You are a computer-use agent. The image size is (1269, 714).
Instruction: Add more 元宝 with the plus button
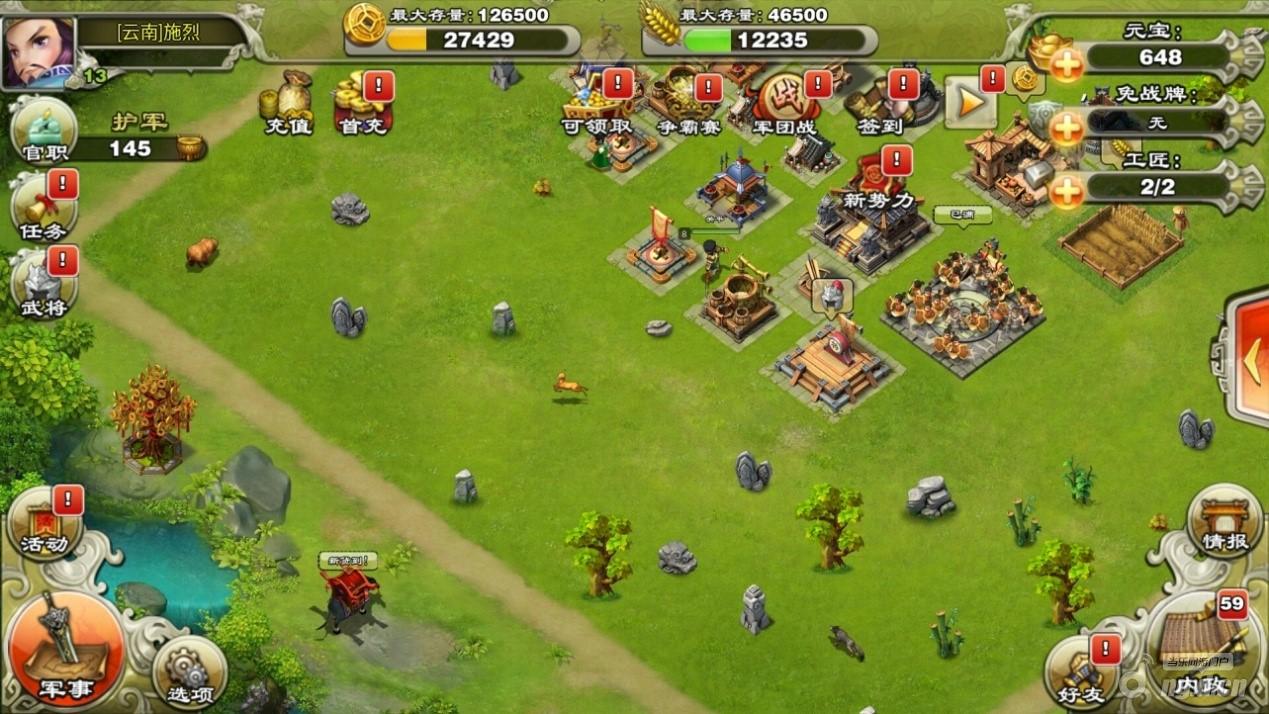[x=1067, y=65]
